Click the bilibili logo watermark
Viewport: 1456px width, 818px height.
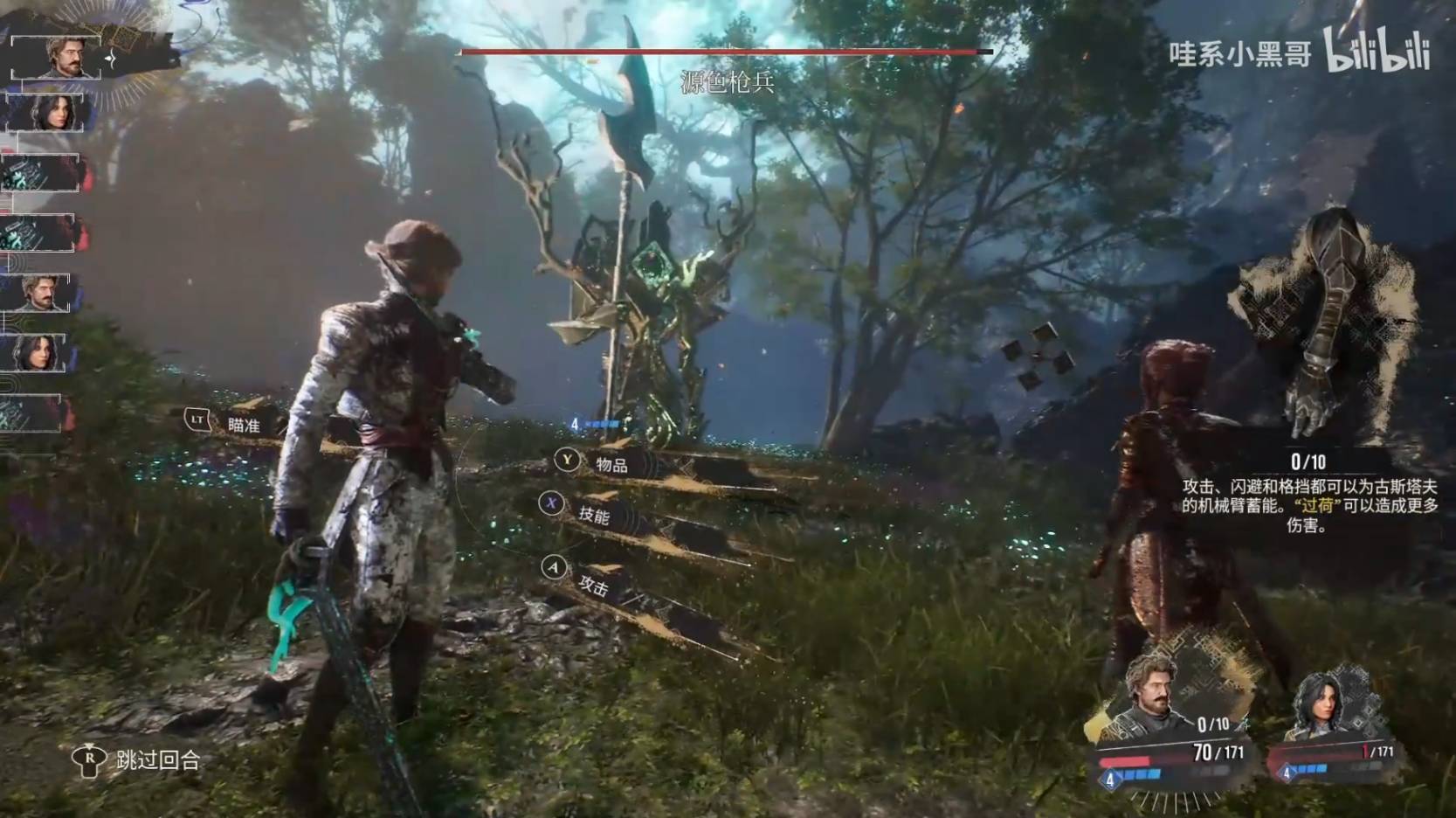[x=1377, y=52]
